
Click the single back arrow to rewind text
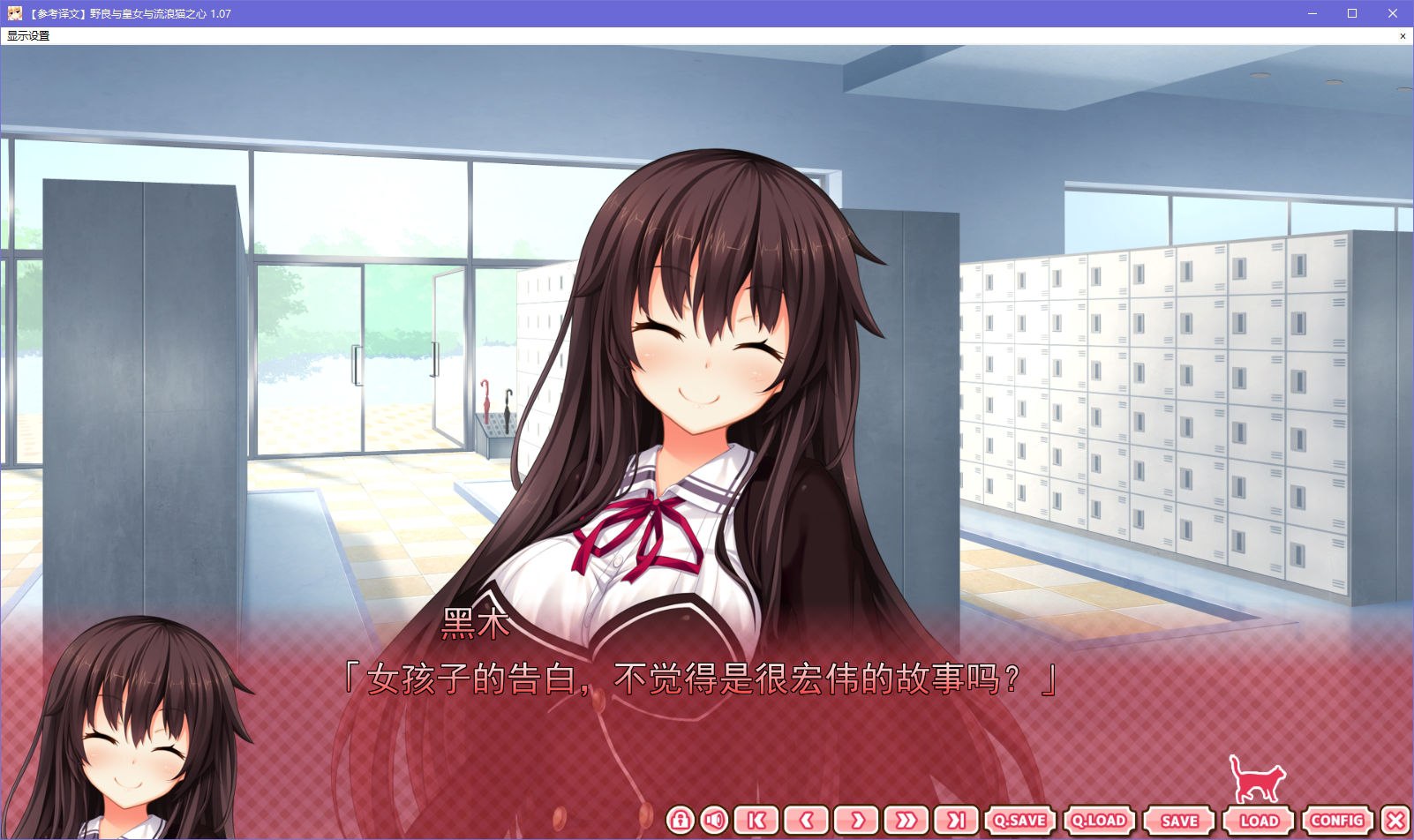tap(805, 820)
